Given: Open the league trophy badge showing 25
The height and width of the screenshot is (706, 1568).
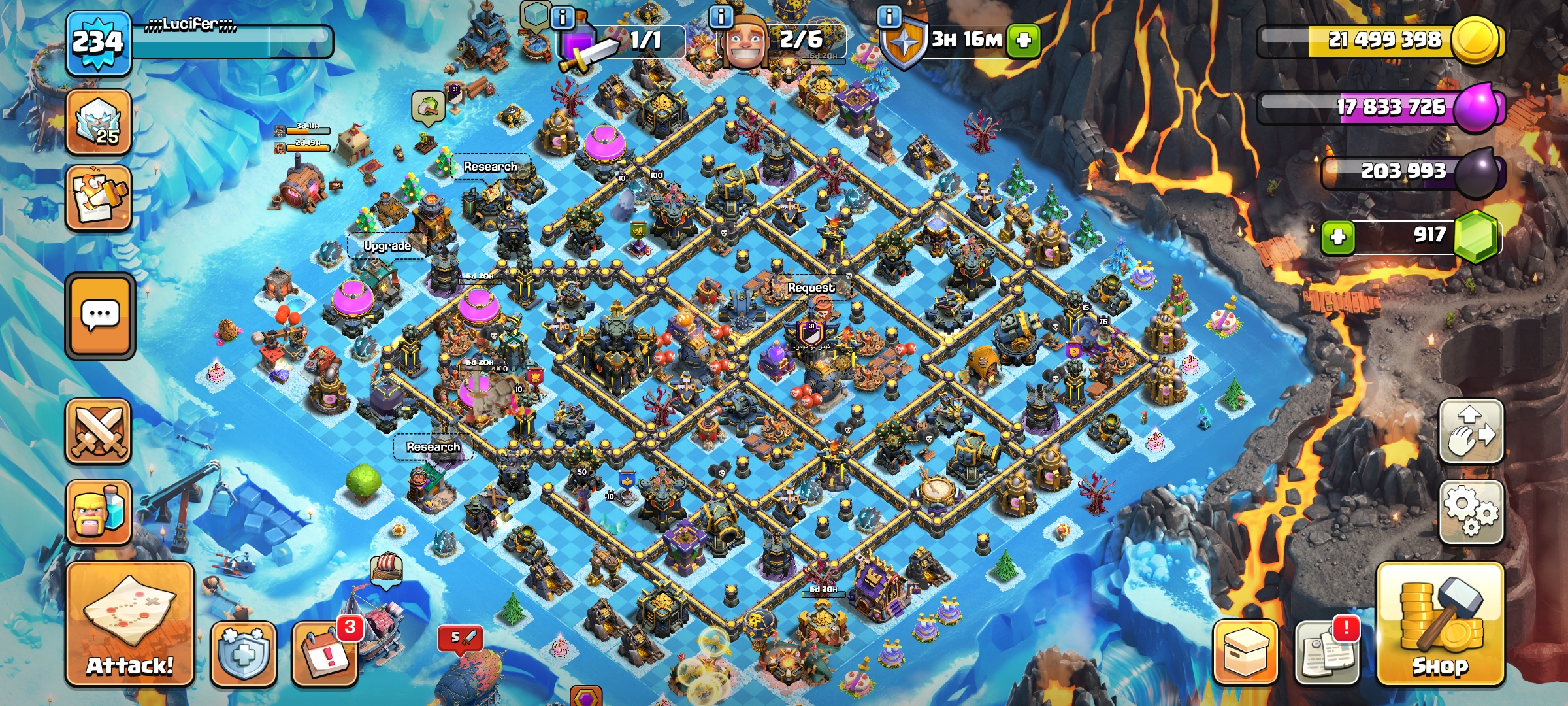Looking at the screenshot, I should 99,123.
